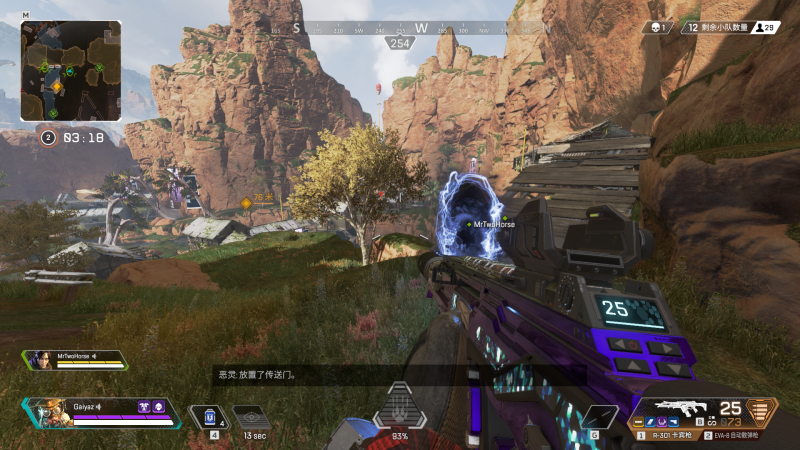Activate the tactical ability on 13 sec cooldown
The image size is (800, 450).
(252, 417)
